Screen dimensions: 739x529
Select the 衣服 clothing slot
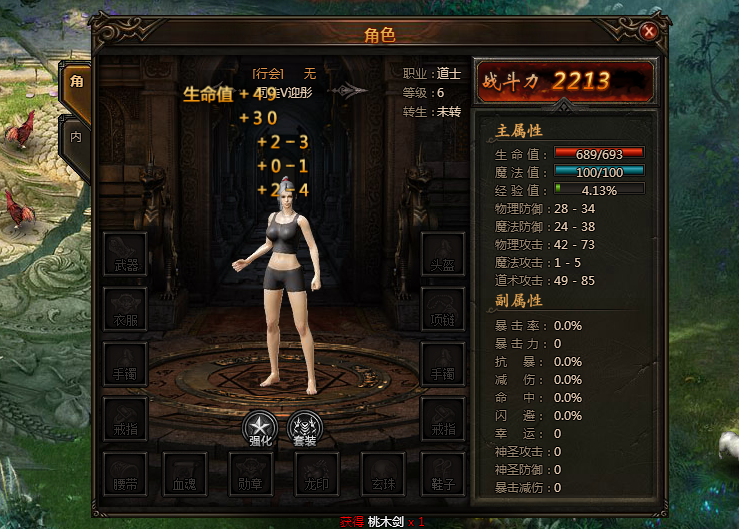(125, 309)
